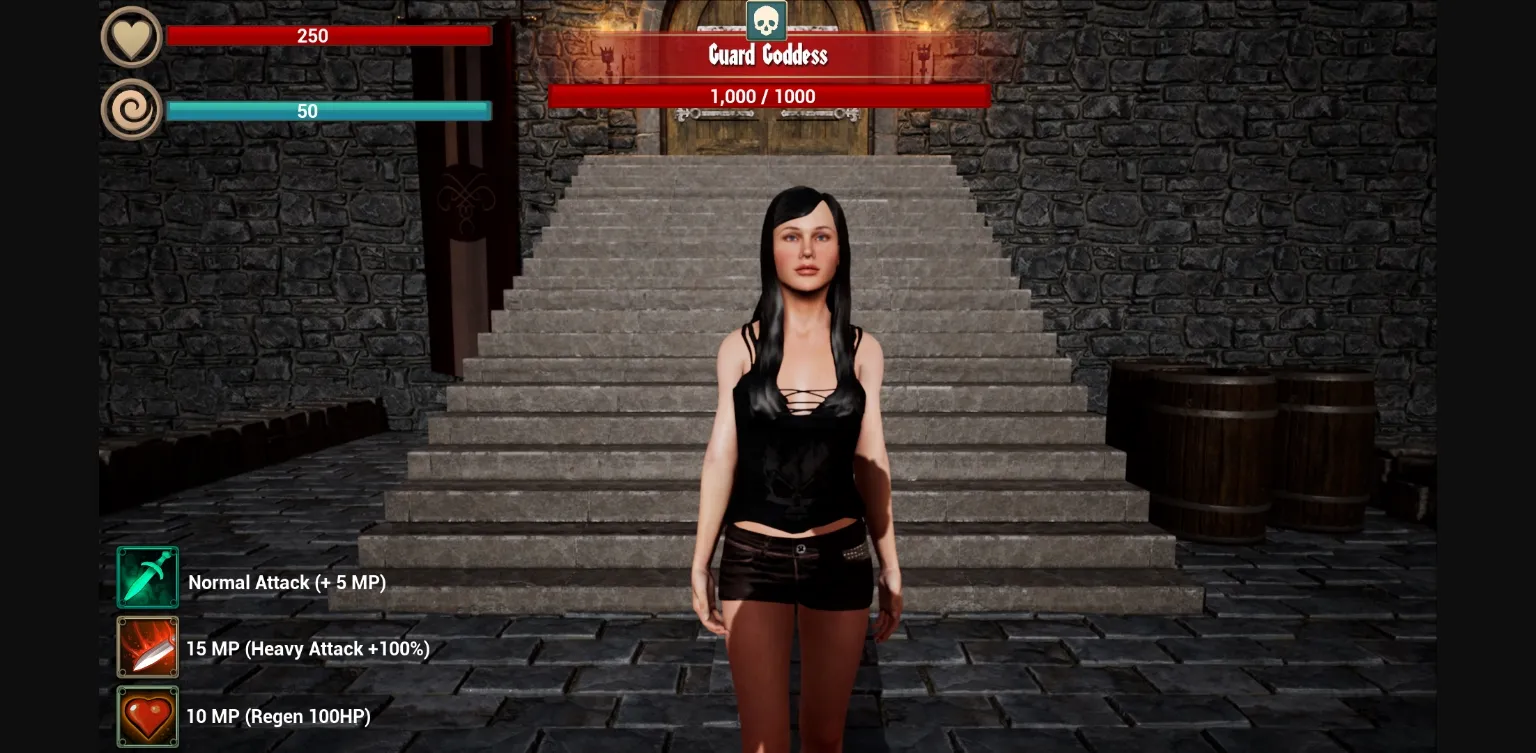Click the player health heart icon
The height and width of the screenshot is (753, 1536).
132,36
